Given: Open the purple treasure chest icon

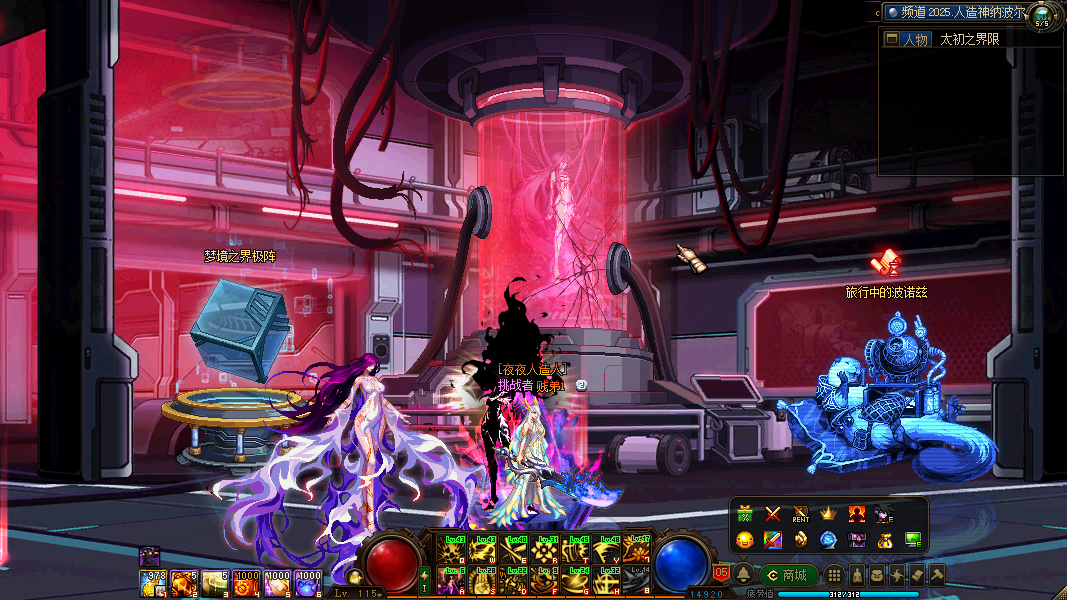Looking at the screenshot, I should [857, 540].
